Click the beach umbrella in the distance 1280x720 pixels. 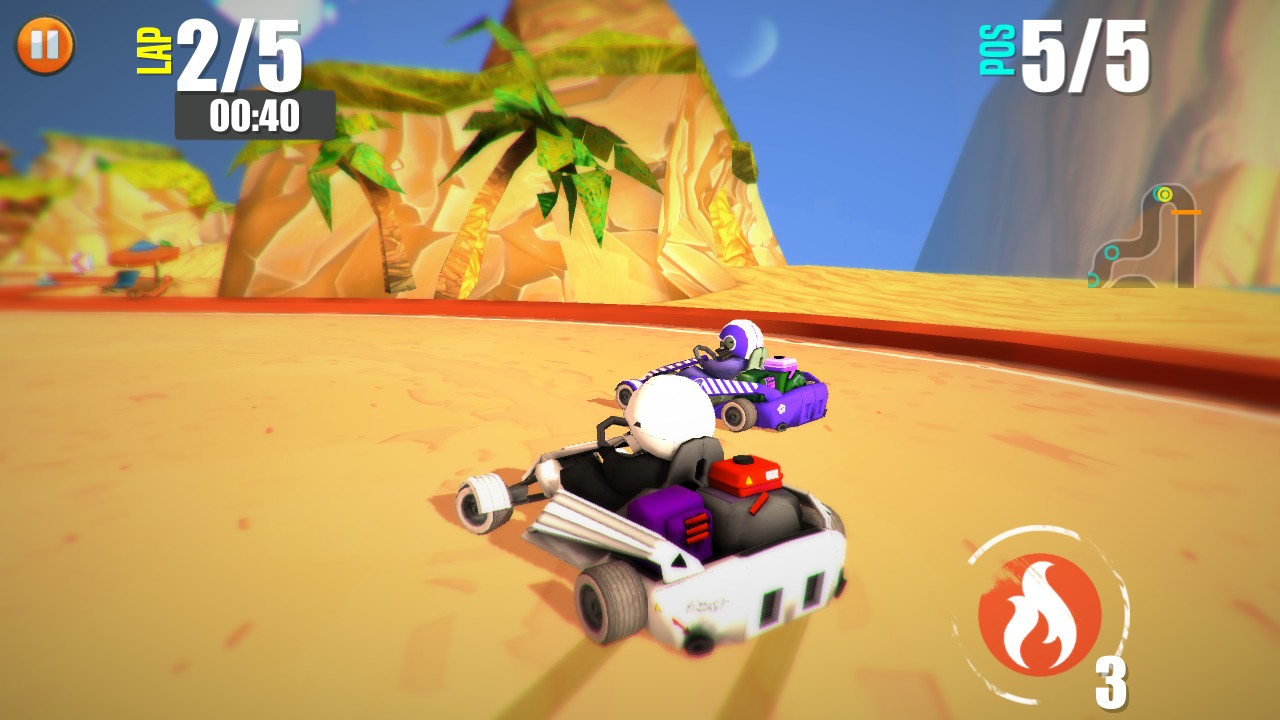[143, 254]
